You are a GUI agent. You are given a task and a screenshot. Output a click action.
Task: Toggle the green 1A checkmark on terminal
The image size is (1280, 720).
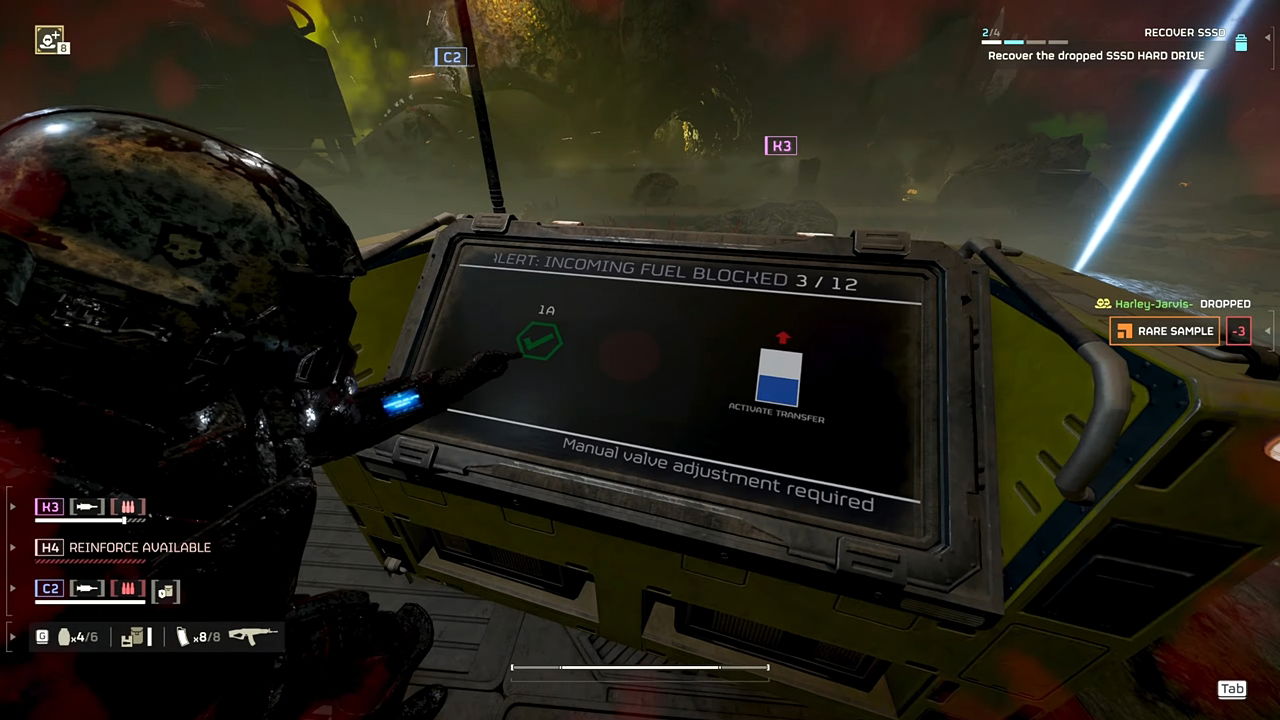539,342
